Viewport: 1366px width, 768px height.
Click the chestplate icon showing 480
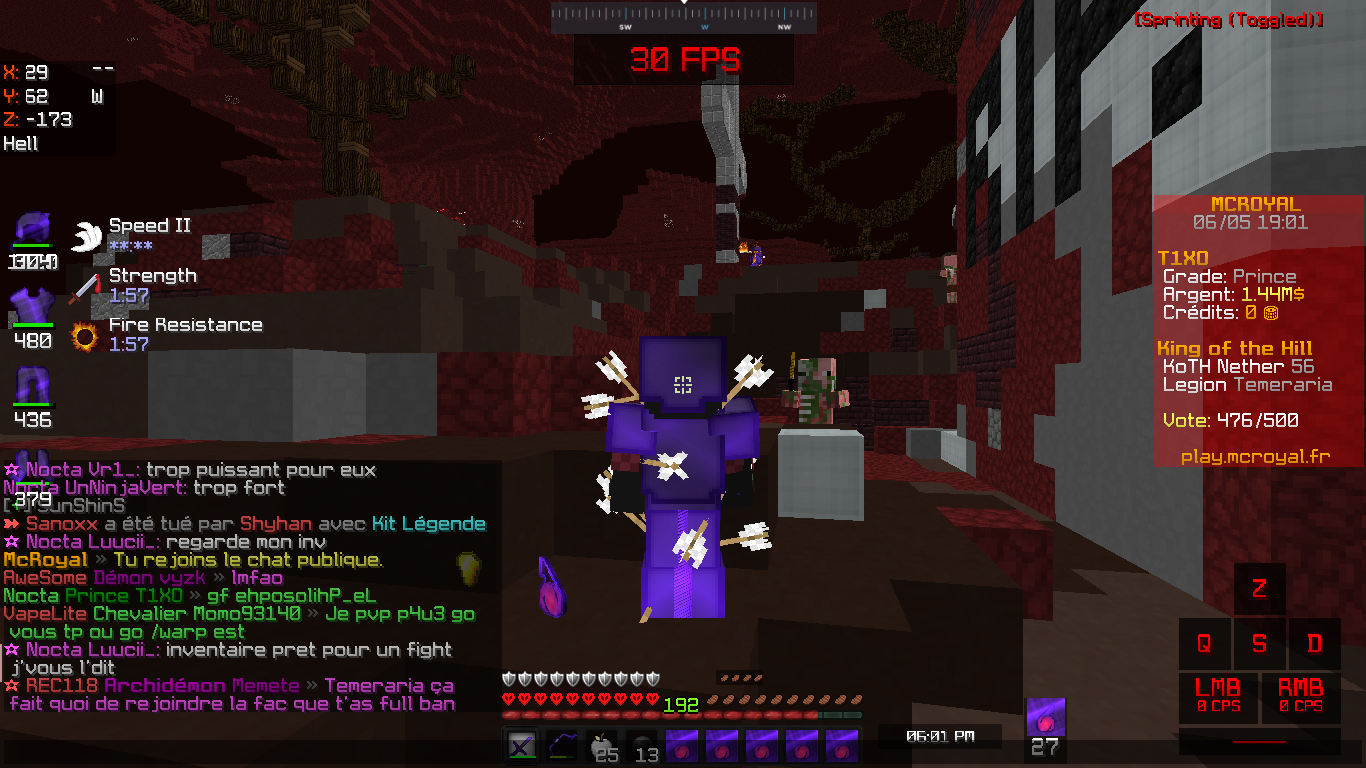[32, 308]
